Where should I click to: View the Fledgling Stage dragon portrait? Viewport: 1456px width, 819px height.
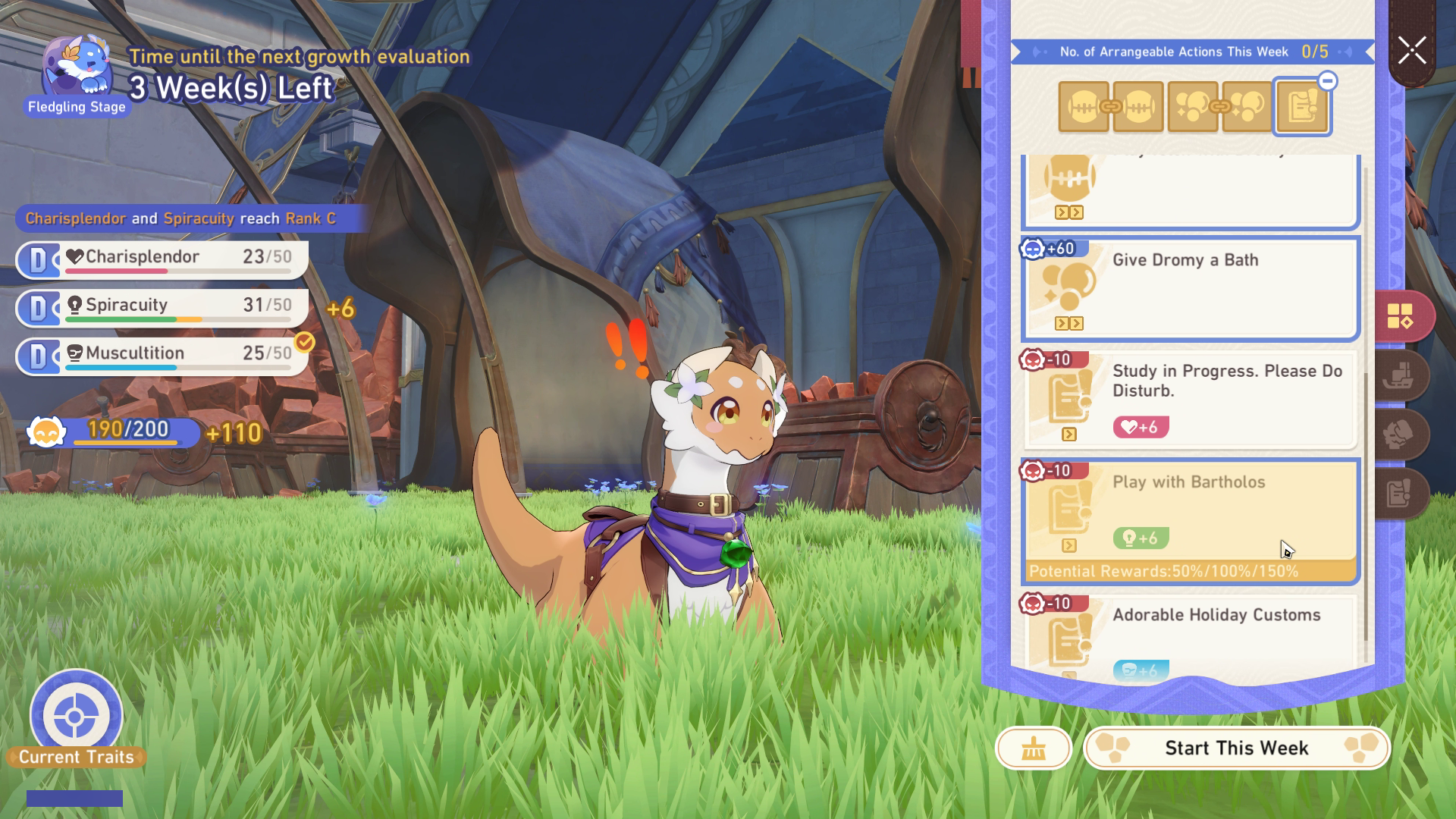[x=77, y=72]
